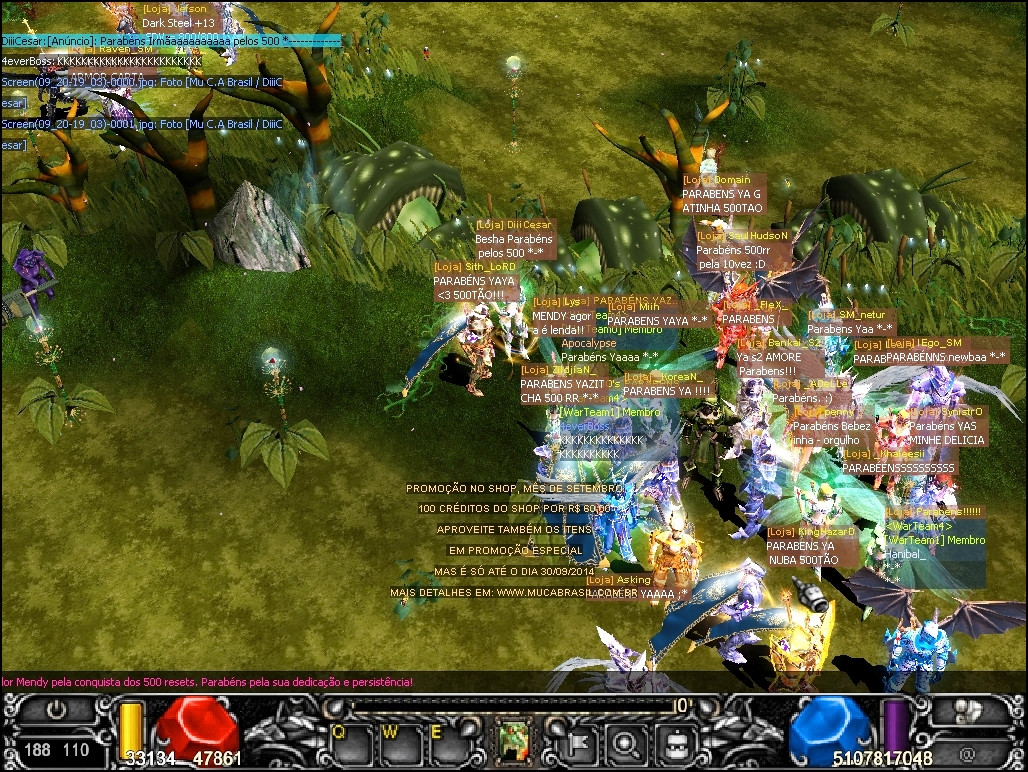Click the @ button on the HUD
Image resolution: width=1028 pixels, height=772 pixels.
(x=967, y=750)
